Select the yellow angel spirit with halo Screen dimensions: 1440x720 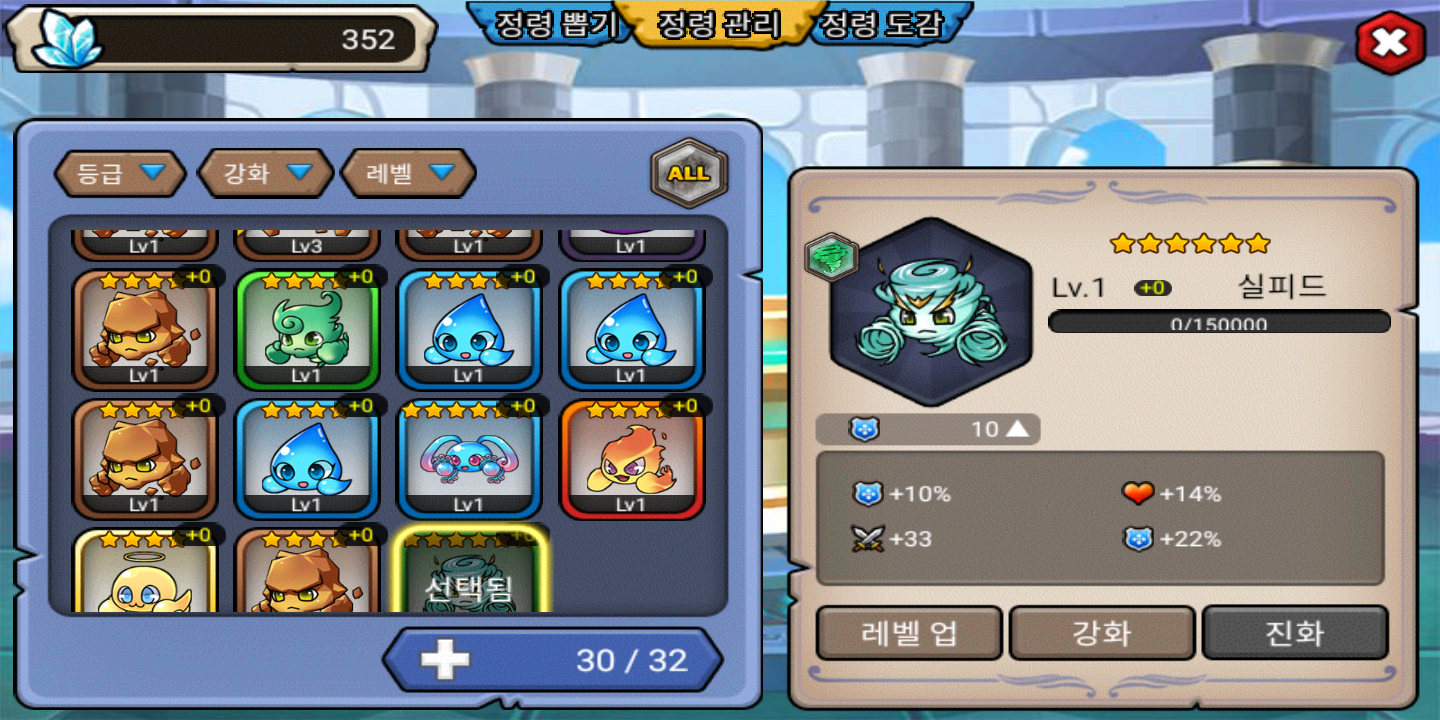click(x=145, y=573)
